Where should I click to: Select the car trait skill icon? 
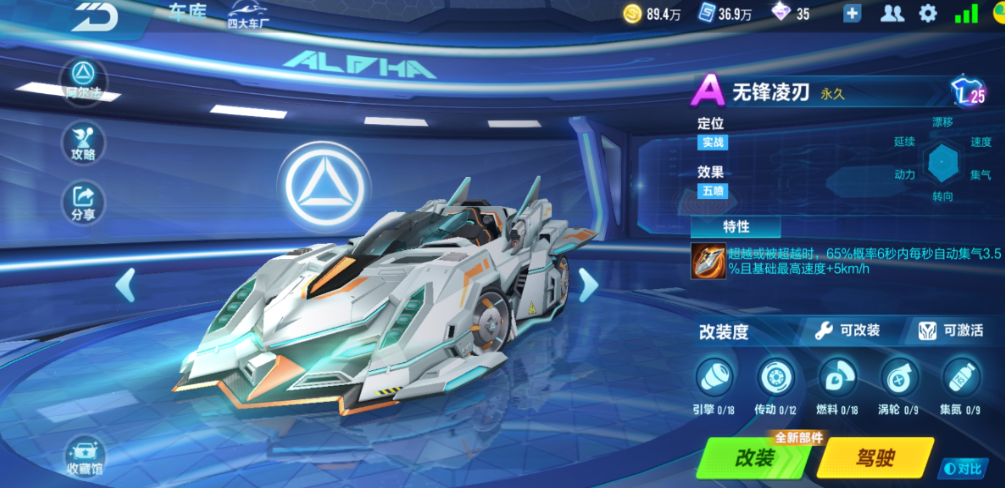[709, 260]
